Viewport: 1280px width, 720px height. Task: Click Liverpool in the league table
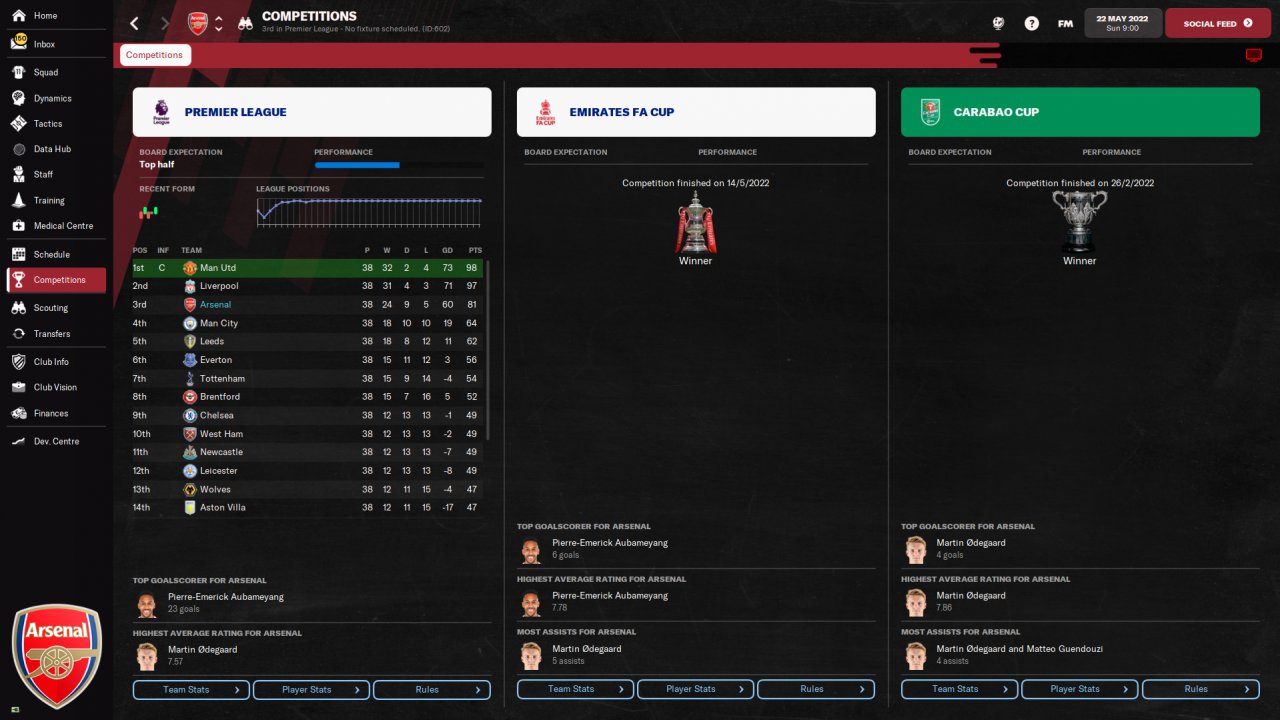[219, 286]
